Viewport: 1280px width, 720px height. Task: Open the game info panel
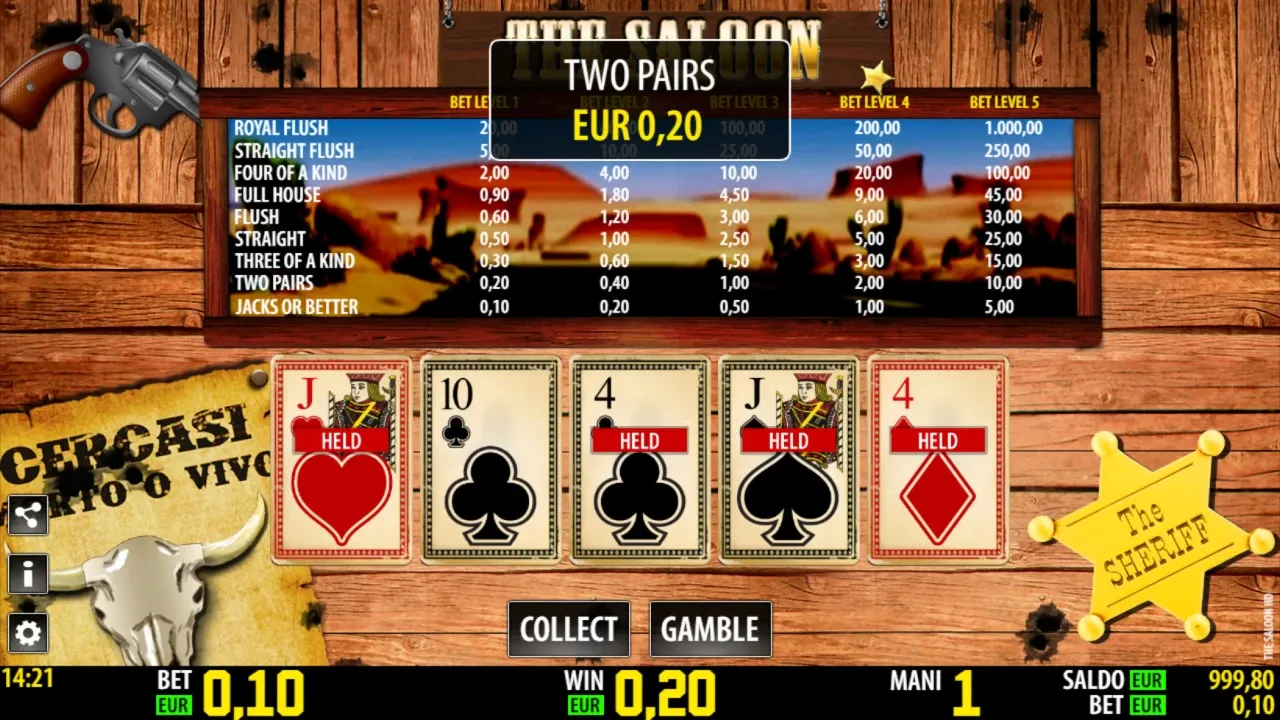(28, 574)
